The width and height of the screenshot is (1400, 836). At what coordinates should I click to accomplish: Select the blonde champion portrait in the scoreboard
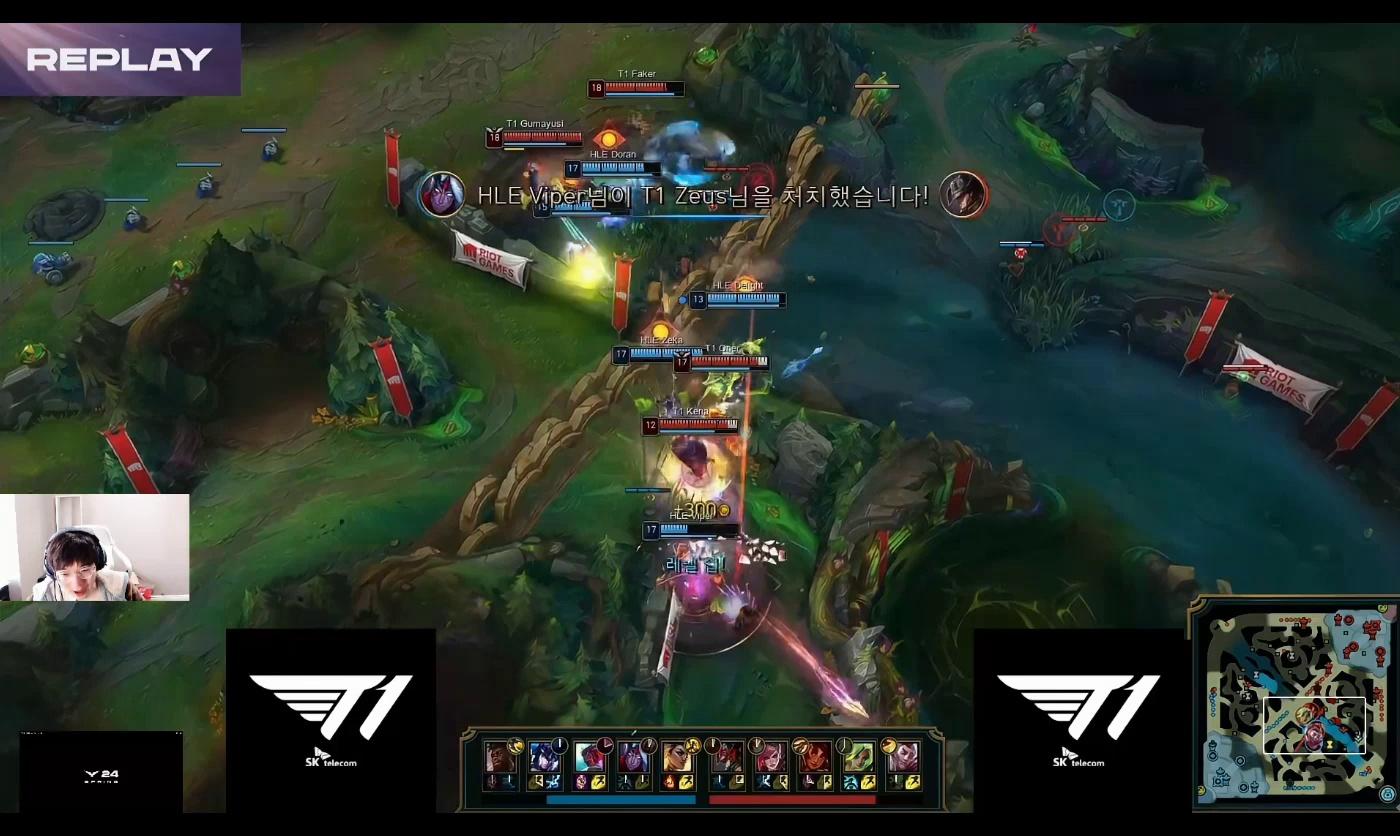click(677, 756)
